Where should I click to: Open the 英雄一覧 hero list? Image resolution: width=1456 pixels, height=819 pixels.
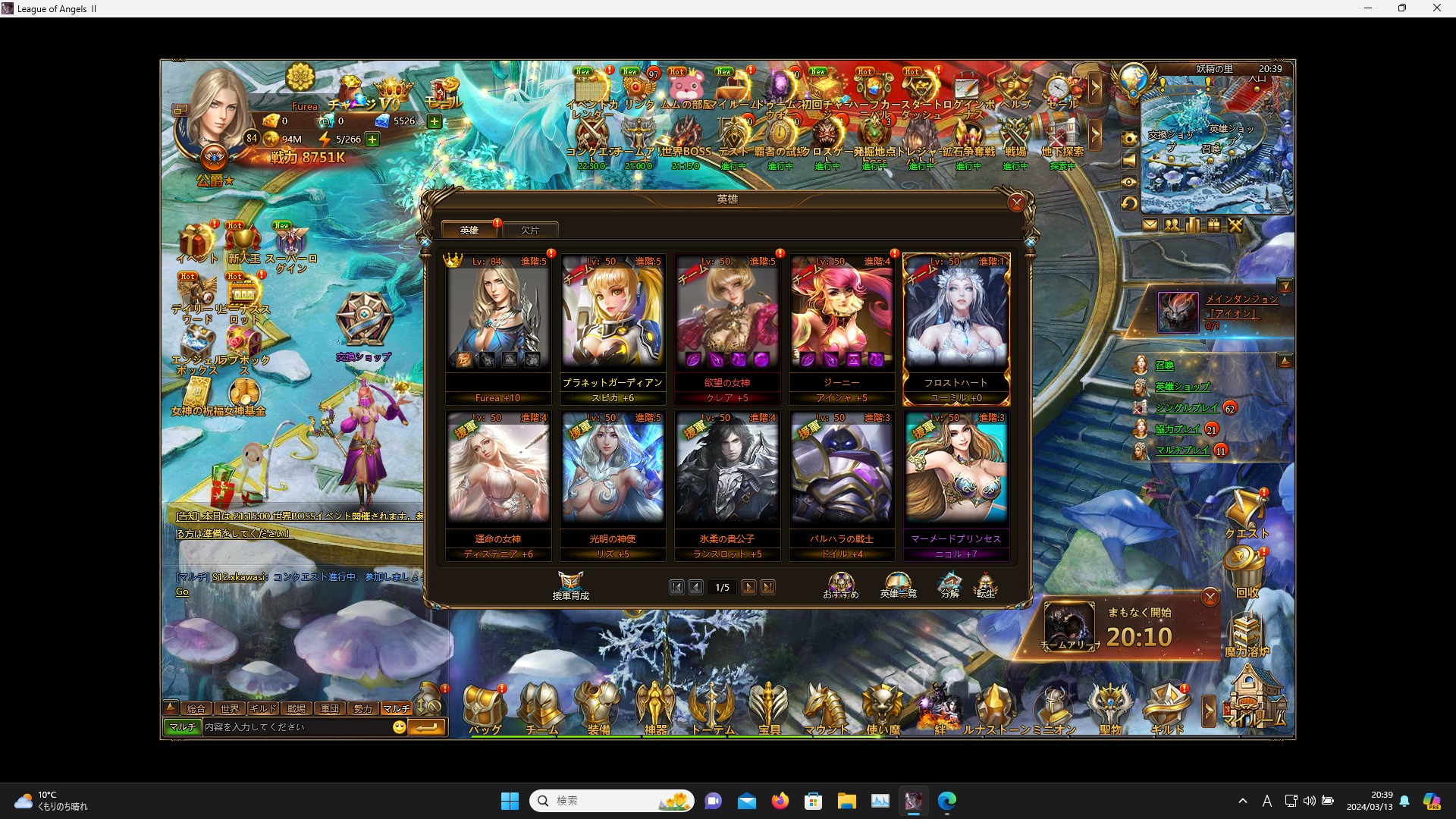click(x=898, y=585)
